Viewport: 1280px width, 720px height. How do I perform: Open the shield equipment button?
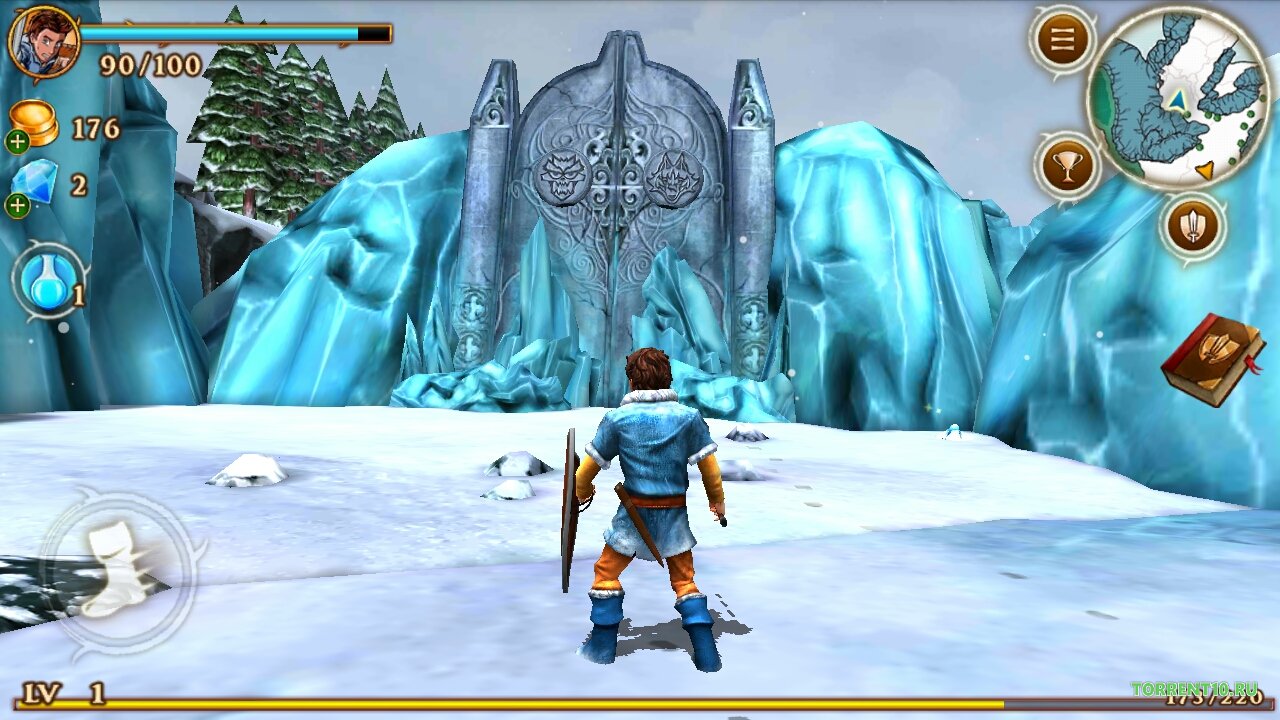(x=1193, y=225)
